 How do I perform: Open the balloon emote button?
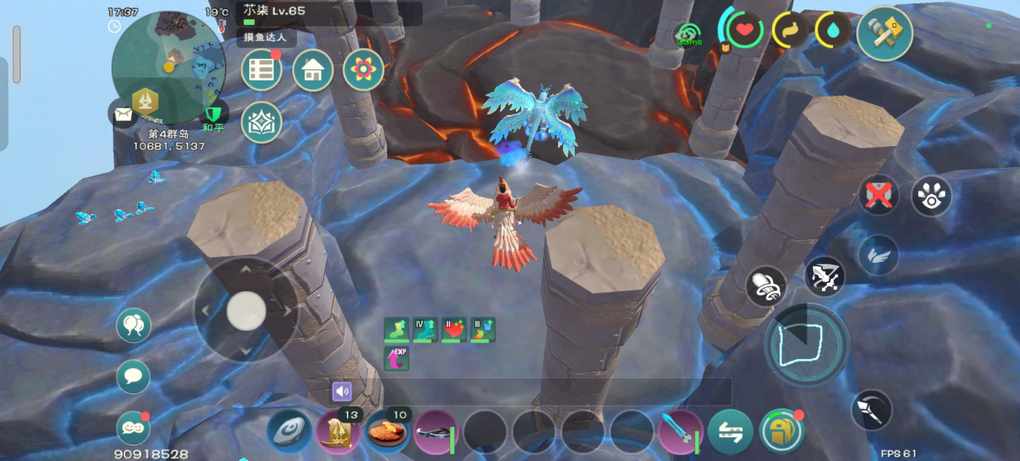(x=133, y=324)
